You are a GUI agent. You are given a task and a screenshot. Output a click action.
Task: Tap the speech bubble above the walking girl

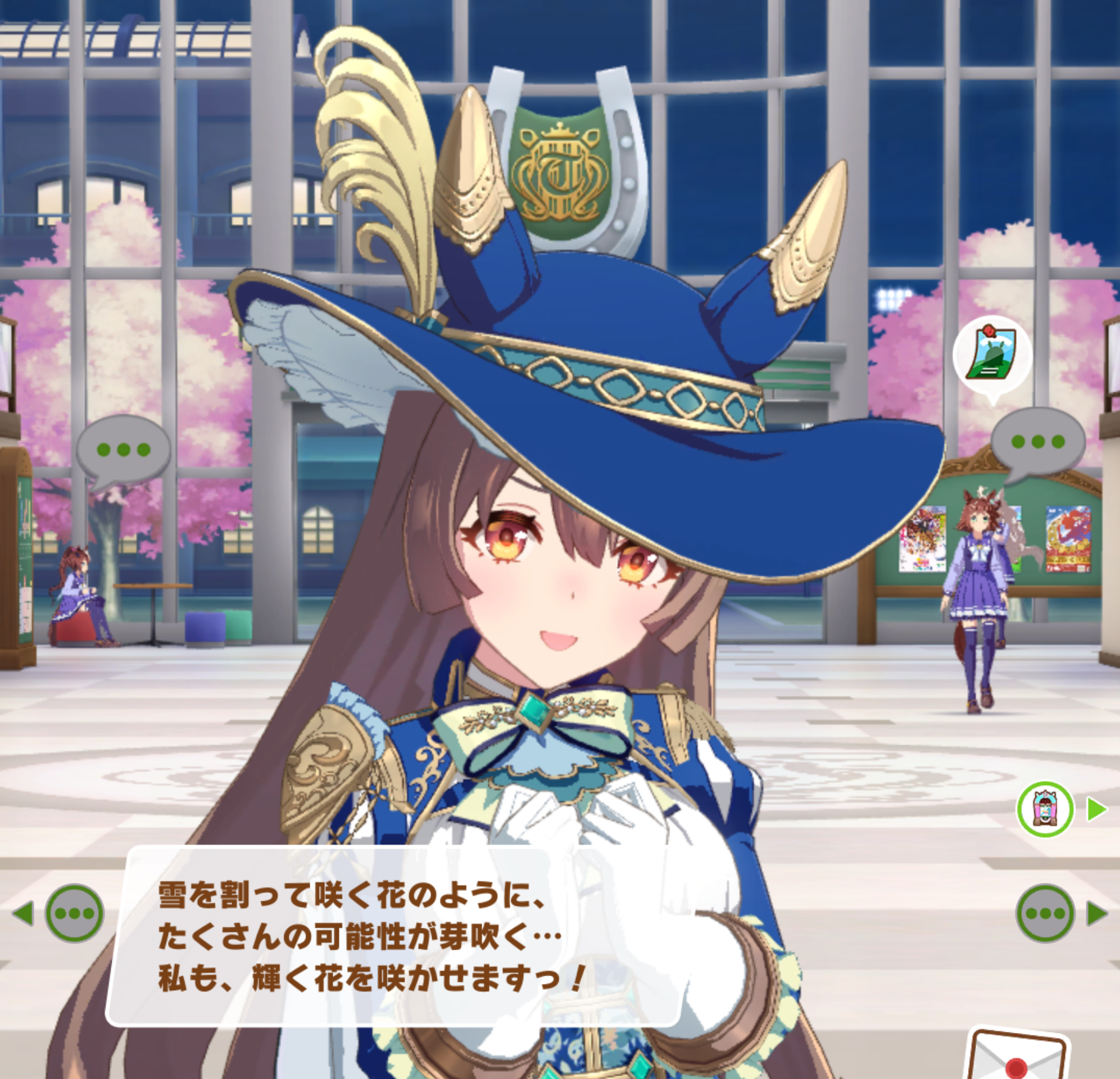[1038, 442]
